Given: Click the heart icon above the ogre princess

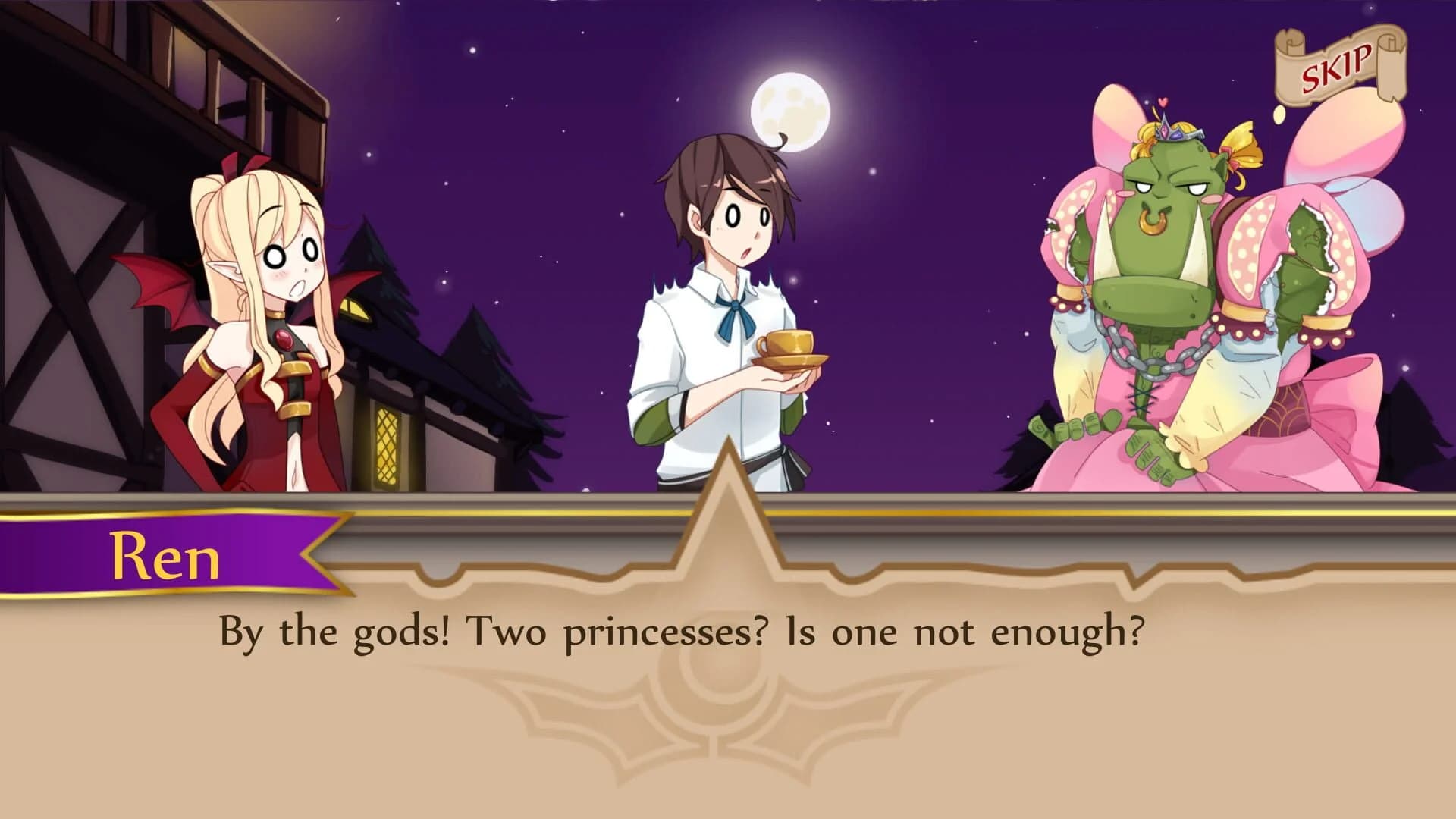Looking at the screenshot, I should pyautogui.click(x=1163, y=104).
